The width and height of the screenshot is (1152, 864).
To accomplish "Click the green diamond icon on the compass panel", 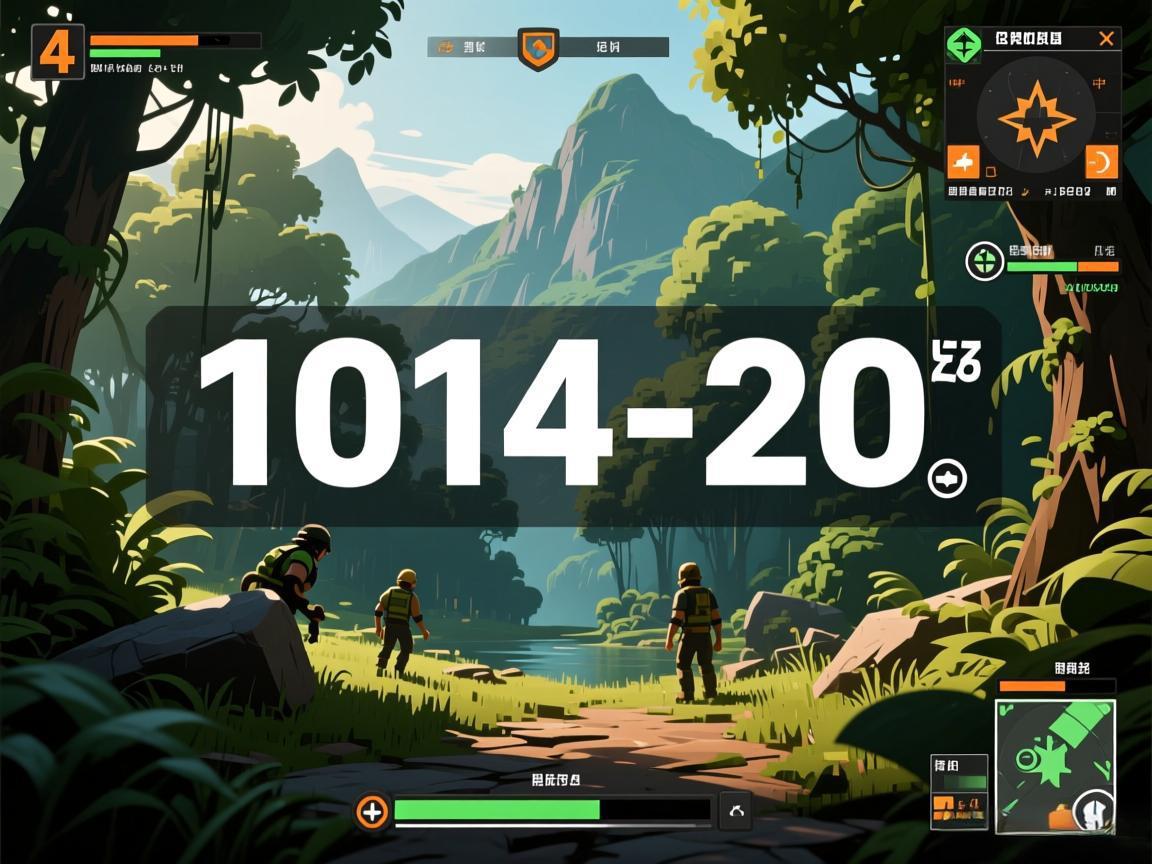I will point(964,44).
